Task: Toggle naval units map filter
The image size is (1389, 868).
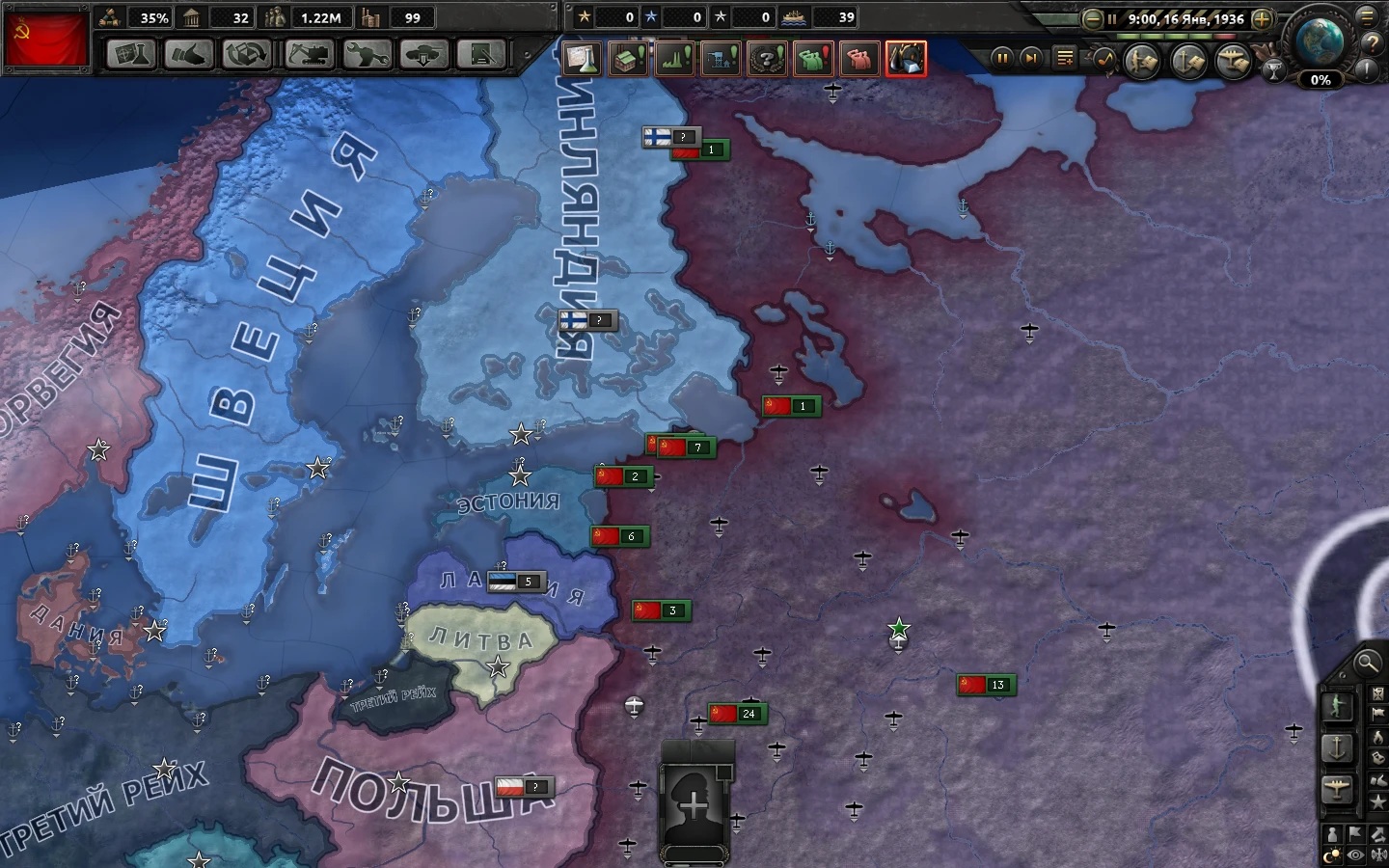Action: 1336,747
